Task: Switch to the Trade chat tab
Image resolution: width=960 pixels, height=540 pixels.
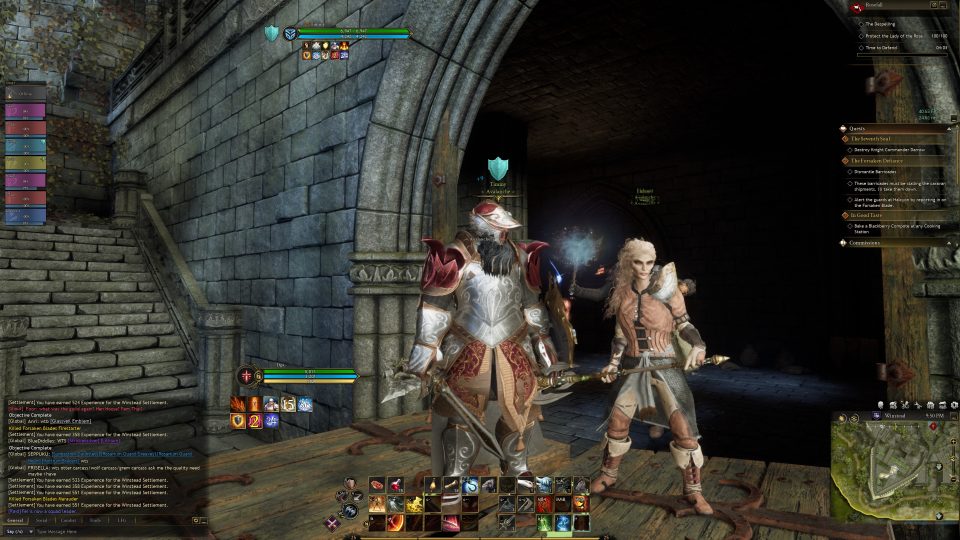Action: [95, 520]
